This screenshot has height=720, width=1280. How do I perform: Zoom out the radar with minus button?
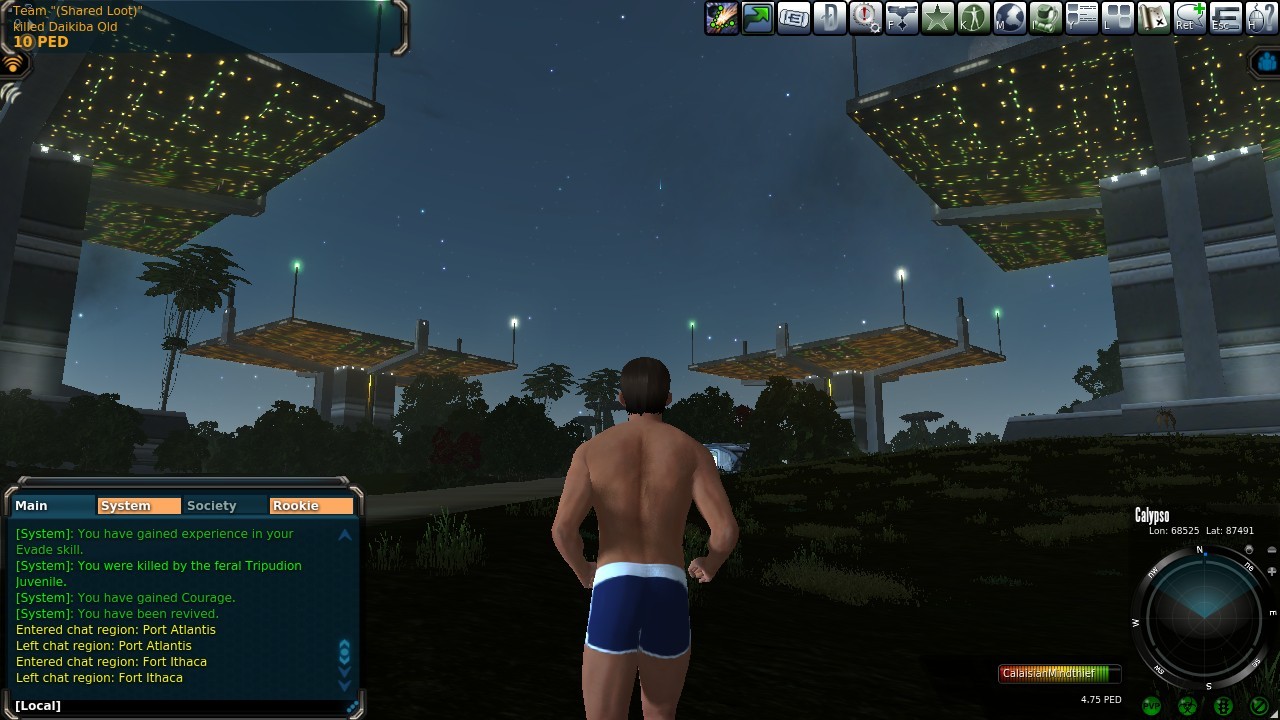(1272, 550)
